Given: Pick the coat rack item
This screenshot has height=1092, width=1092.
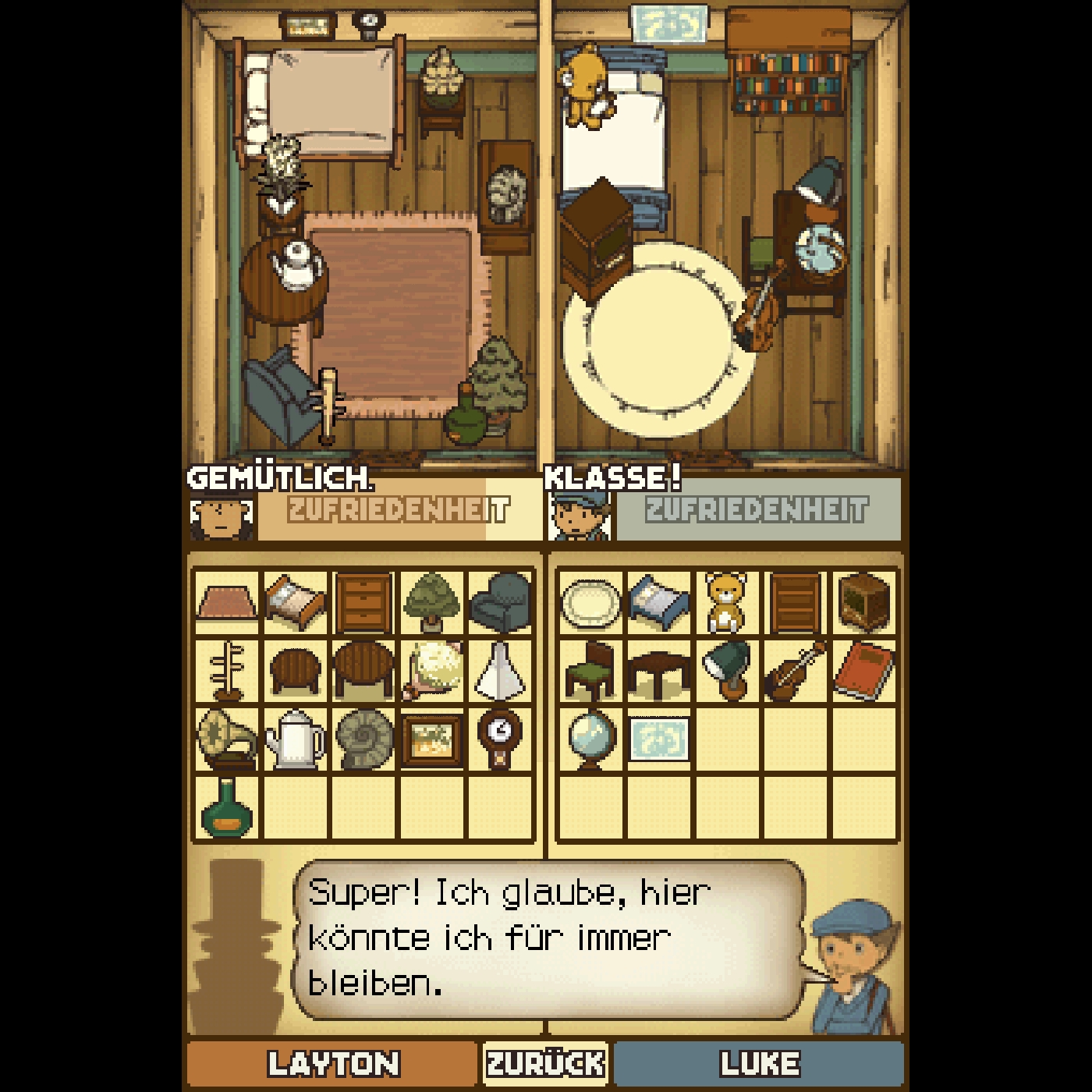Looking at the screenshot, I should click(x=226, y=670).
